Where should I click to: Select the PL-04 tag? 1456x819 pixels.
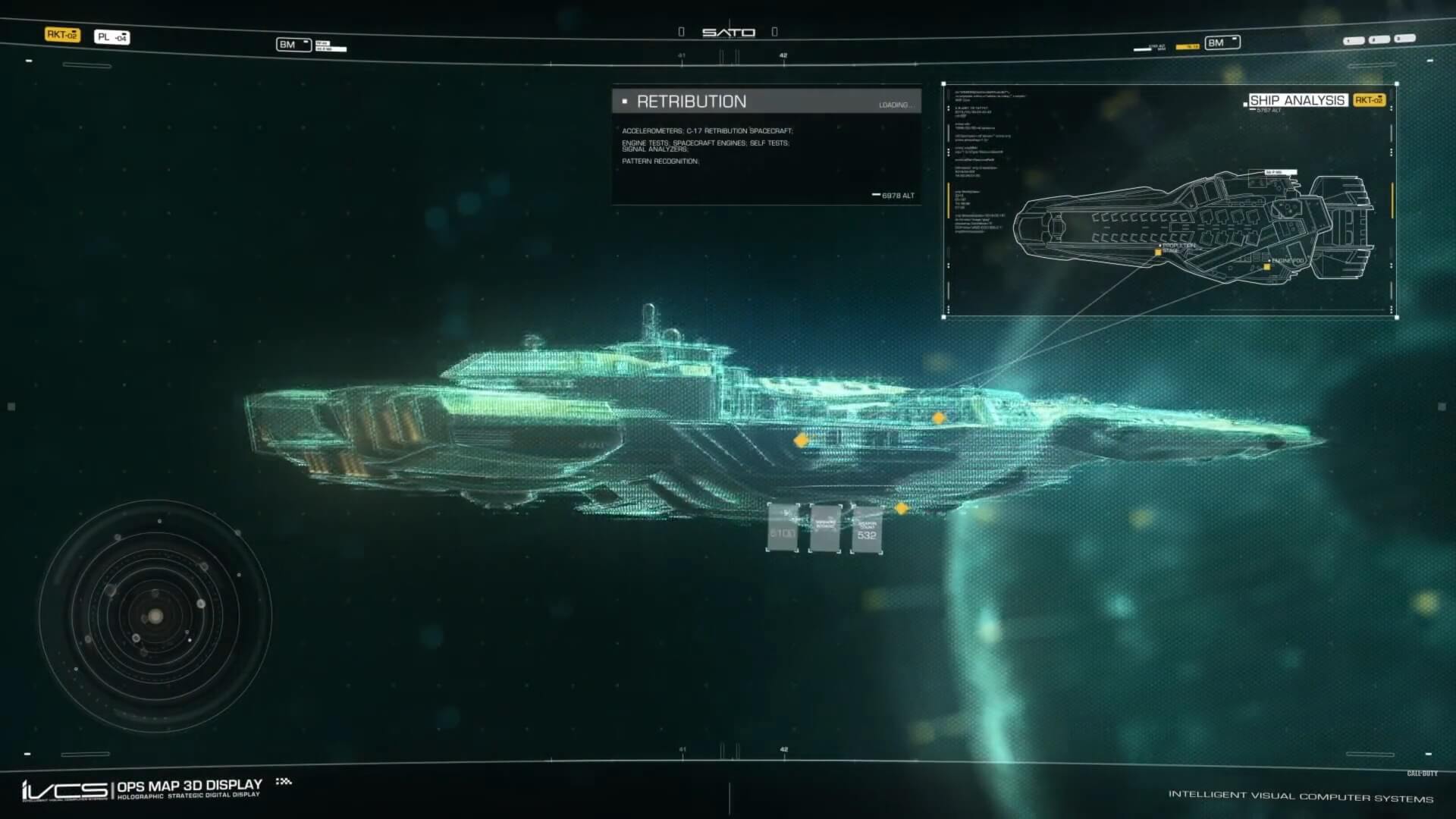[x=111, y=37]
